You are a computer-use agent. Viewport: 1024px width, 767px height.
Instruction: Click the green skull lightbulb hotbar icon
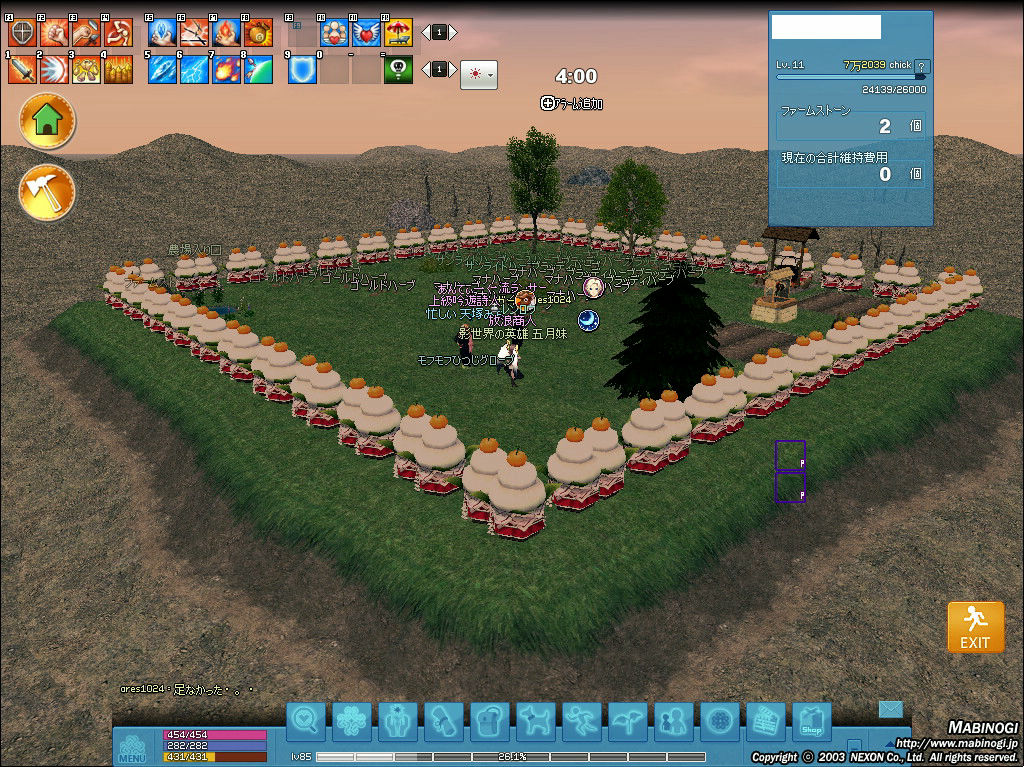[398, 69]
